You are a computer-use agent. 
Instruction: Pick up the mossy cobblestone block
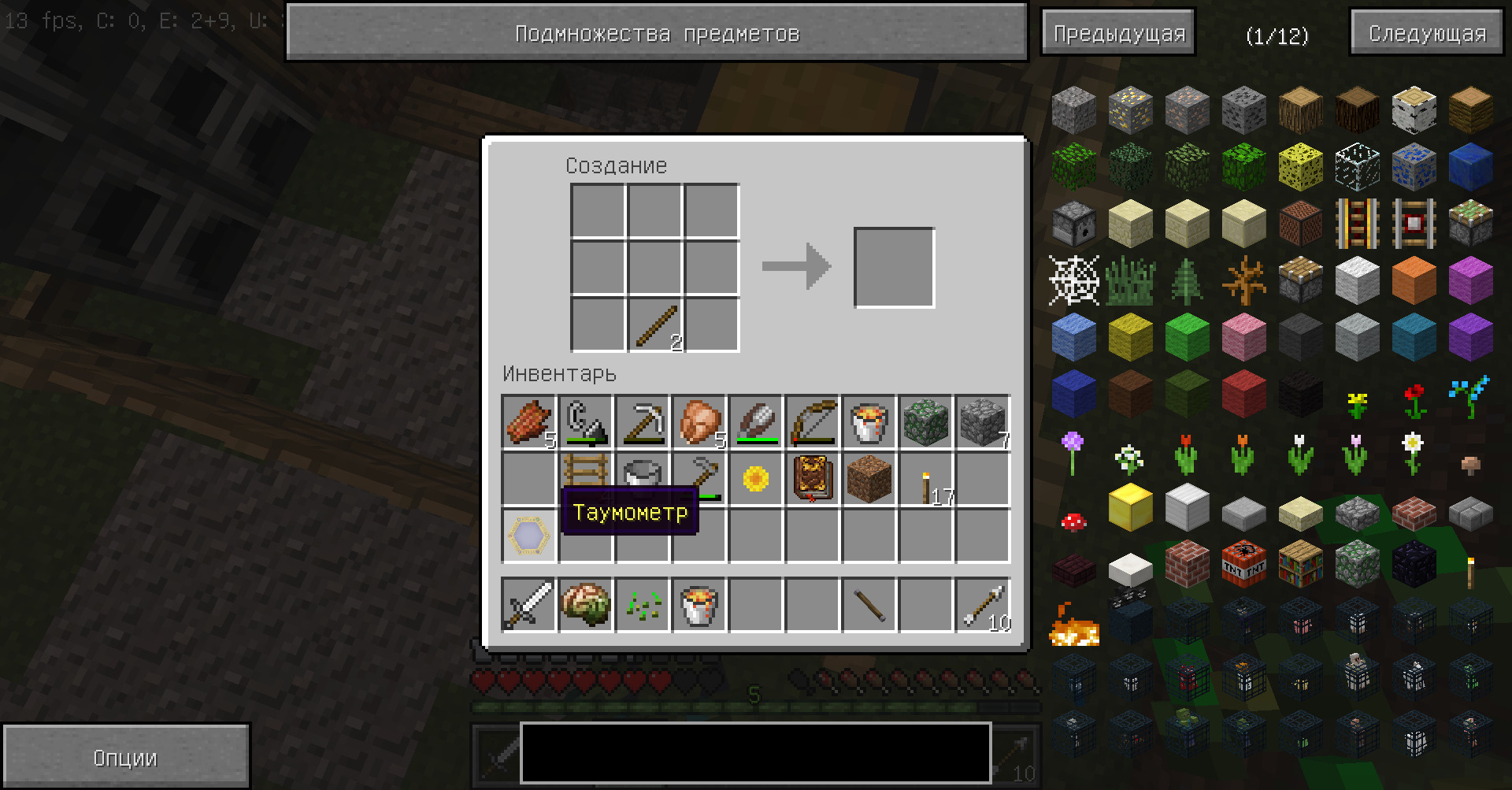(926, 421)
